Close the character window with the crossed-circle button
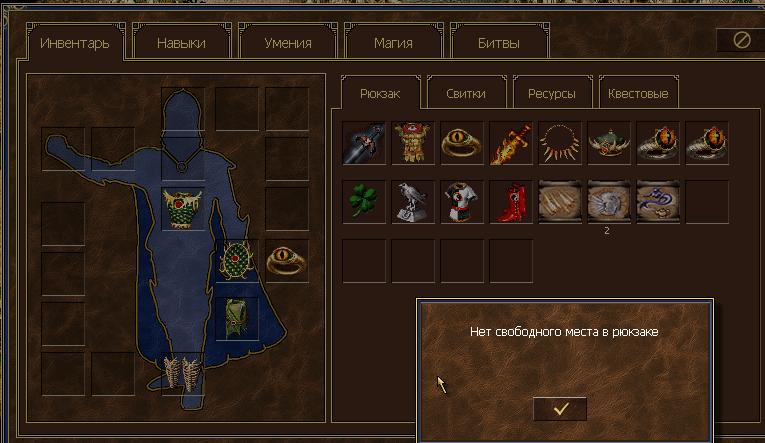This screenshot has width=765, height=443. [x=741, y=40]
